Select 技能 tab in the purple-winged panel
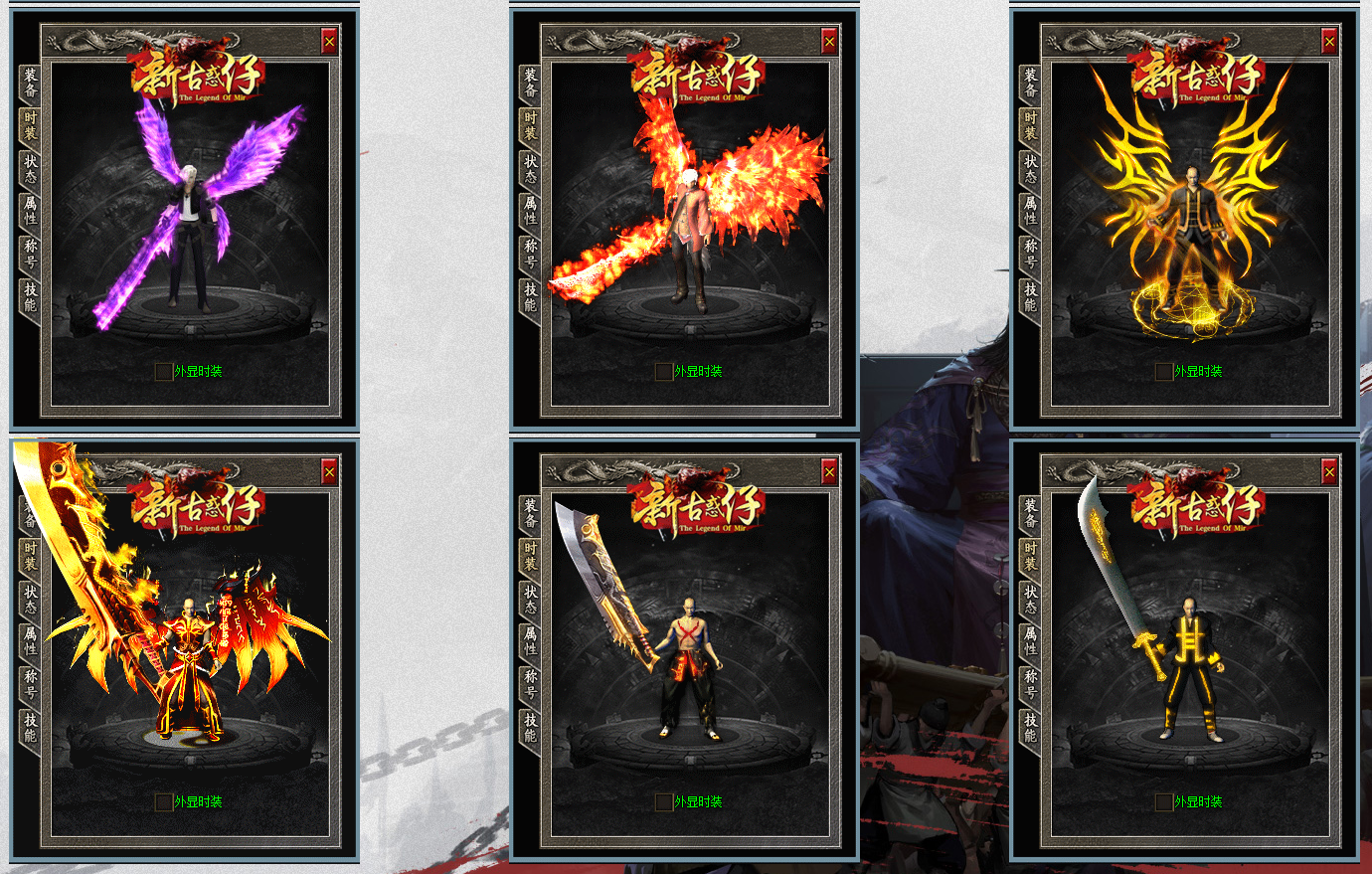This screenshot has width=1372, height=874. [31, 296]
